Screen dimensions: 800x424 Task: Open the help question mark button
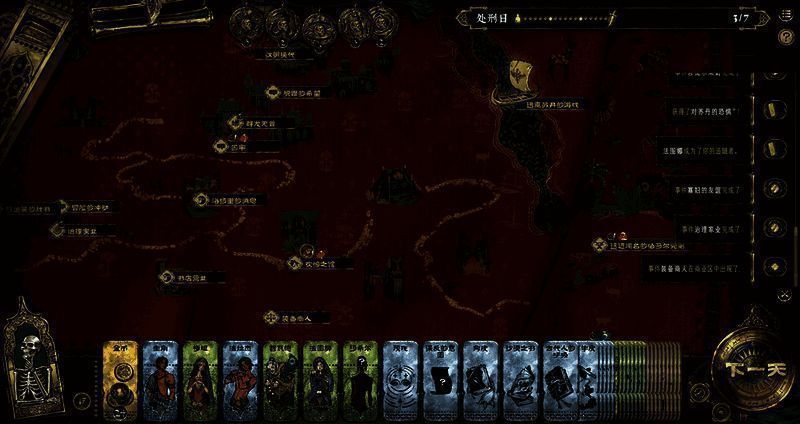786,37
